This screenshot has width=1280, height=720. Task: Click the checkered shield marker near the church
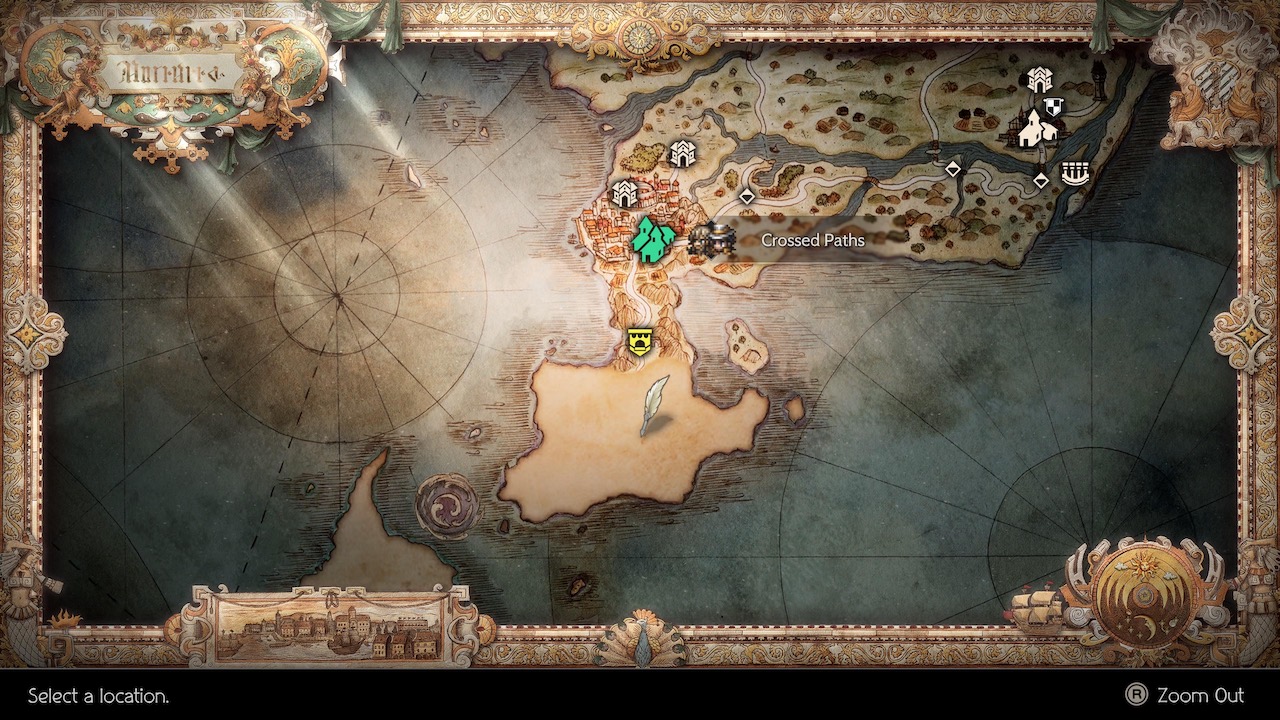1053,107
